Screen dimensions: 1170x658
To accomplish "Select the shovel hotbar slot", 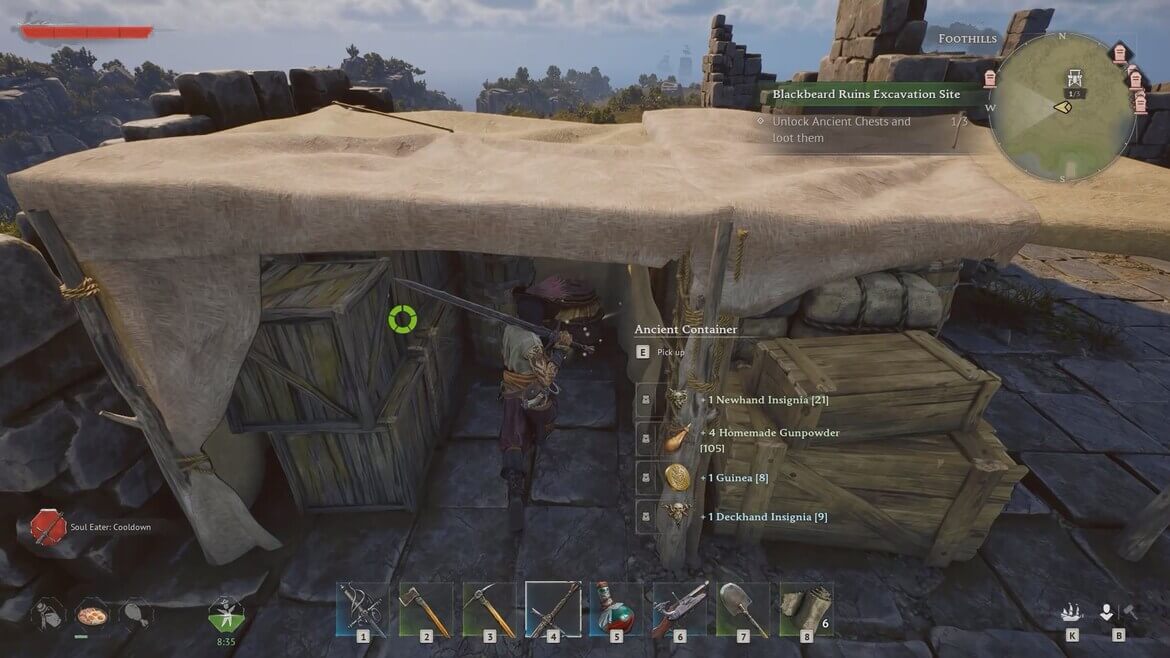I will (x=743, y=607).
